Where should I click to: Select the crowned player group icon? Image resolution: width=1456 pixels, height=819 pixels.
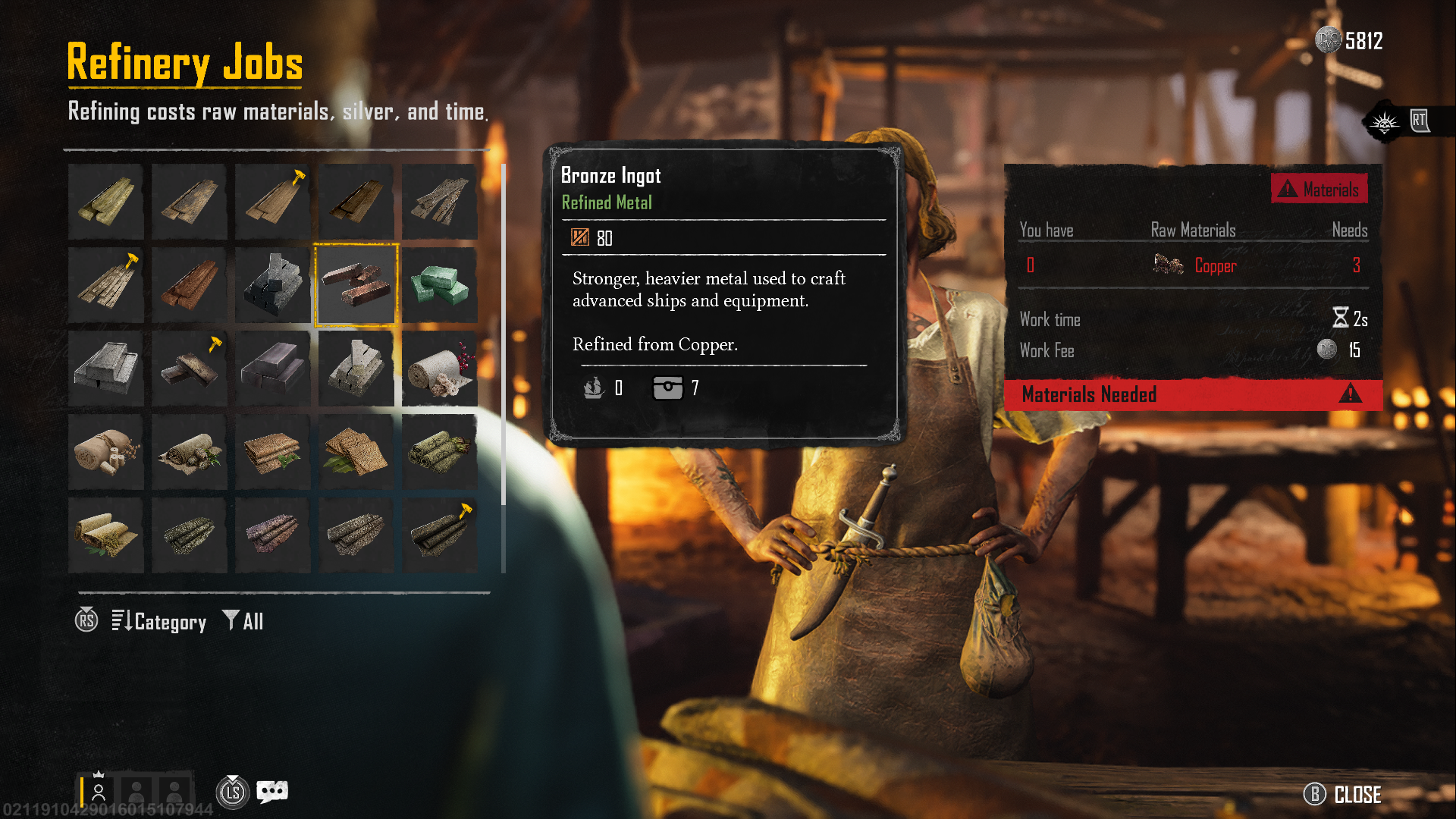(x=98, y=792)
